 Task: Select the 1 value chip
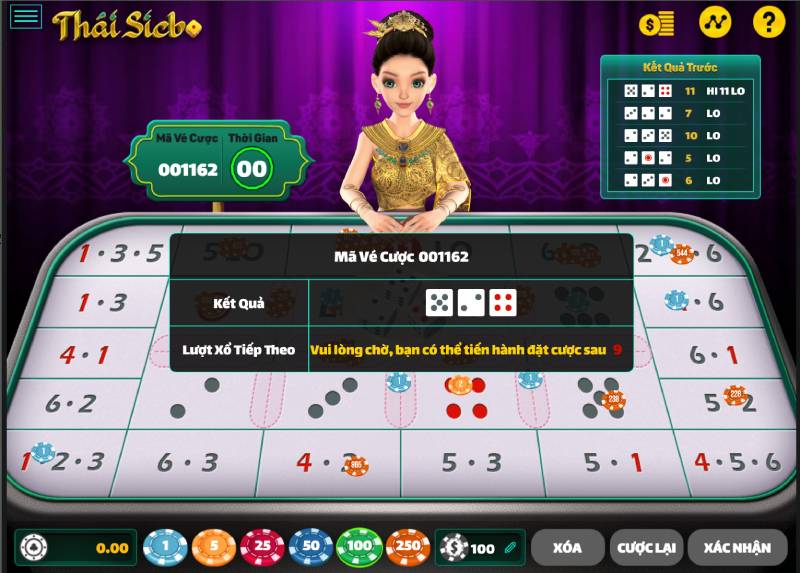165,547
